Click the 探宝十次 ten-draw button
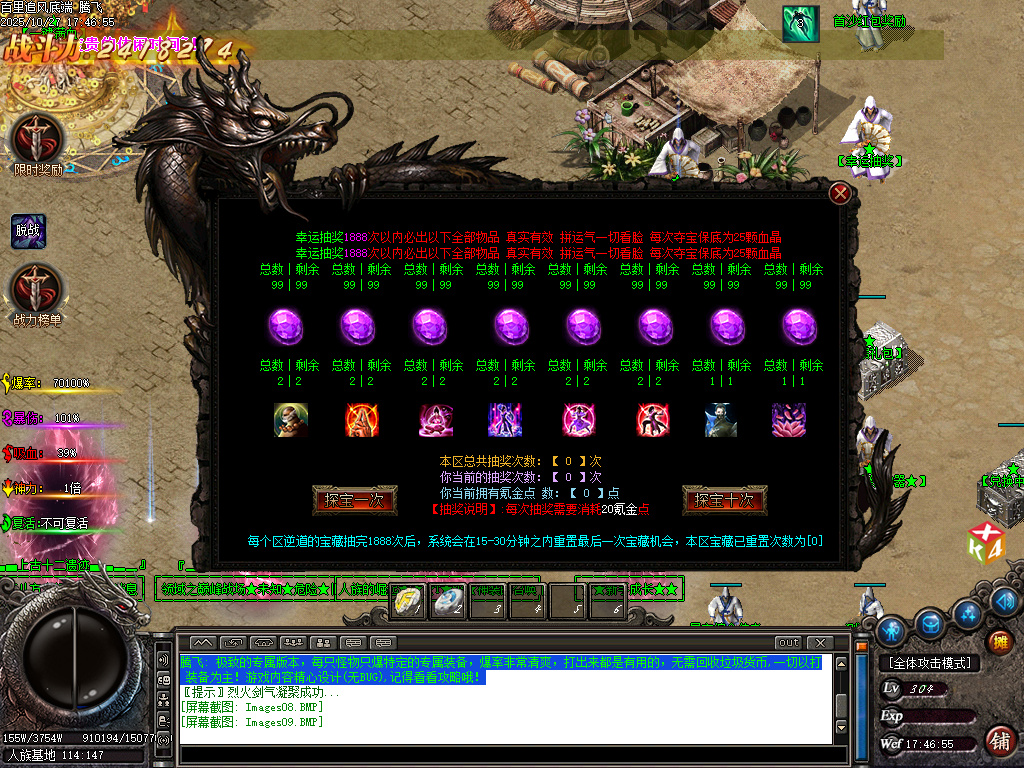The height and width of the screenshot is (768, 1024). 724,500
